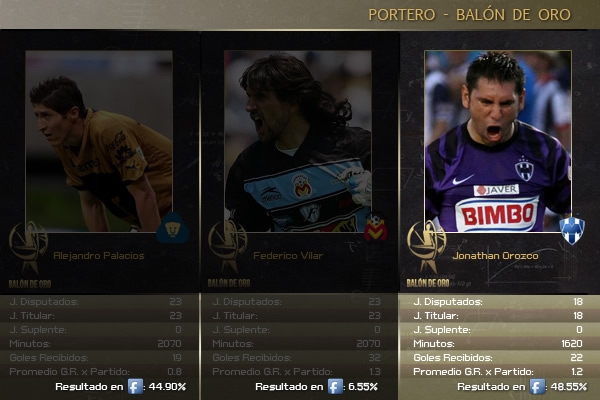The image size is (600, 400).
Task: Open Facebook result for Federico Vilar
Action: 336,387
